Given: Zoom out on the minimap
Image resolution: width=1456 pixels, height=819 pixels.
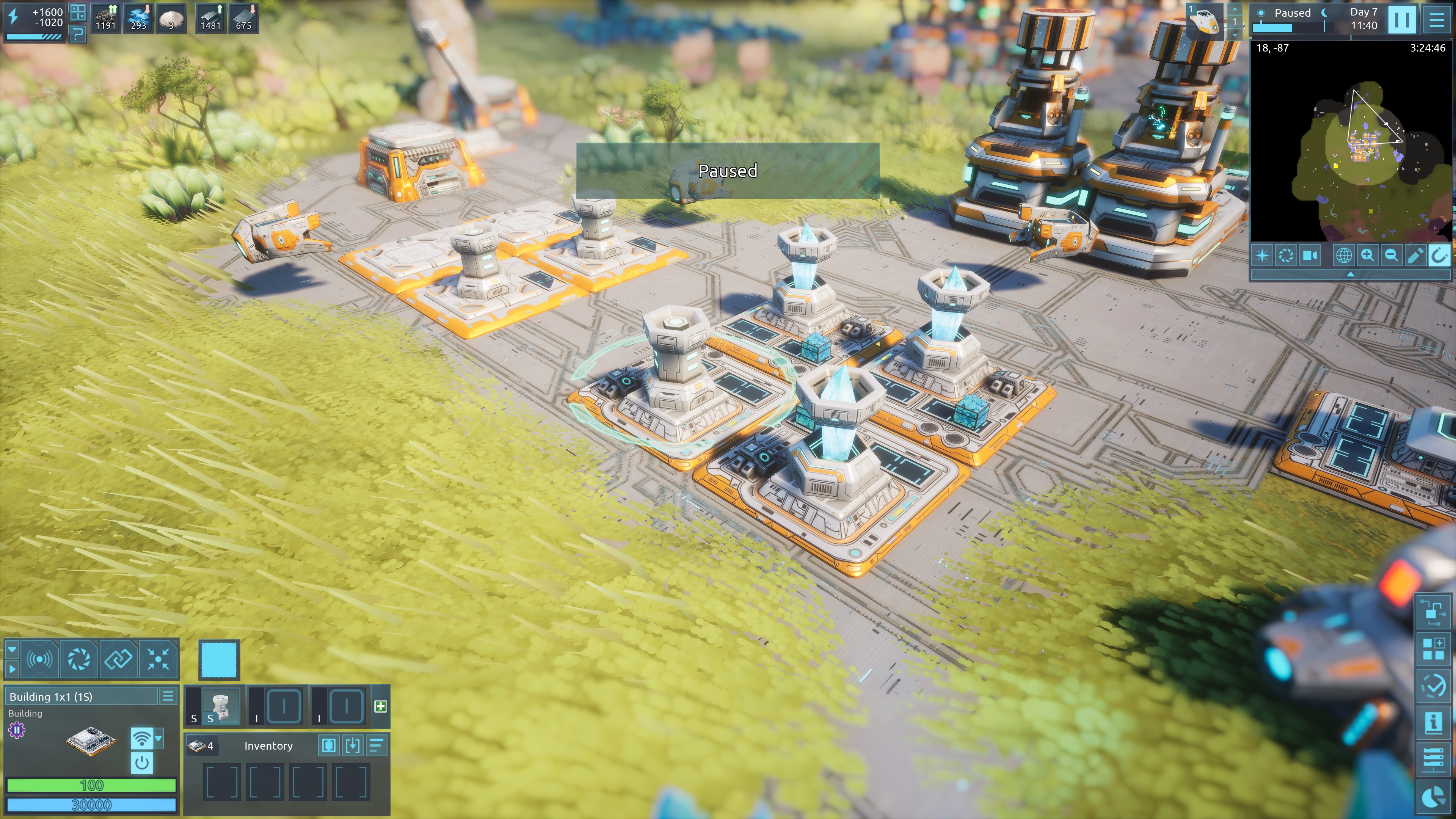Looking at the screenshot, I should pyautogui.click(x=1391, y=256).
